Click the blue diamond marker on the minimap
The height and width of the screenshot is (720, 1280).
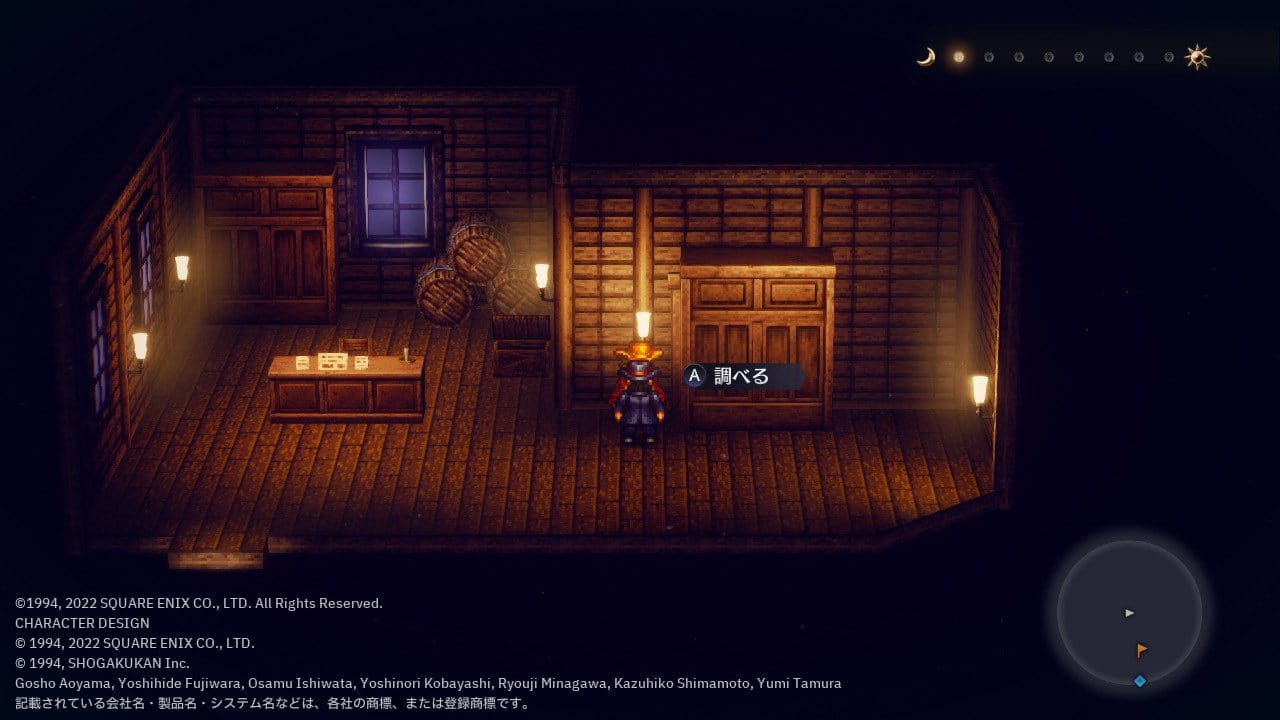coord(1139,681)
